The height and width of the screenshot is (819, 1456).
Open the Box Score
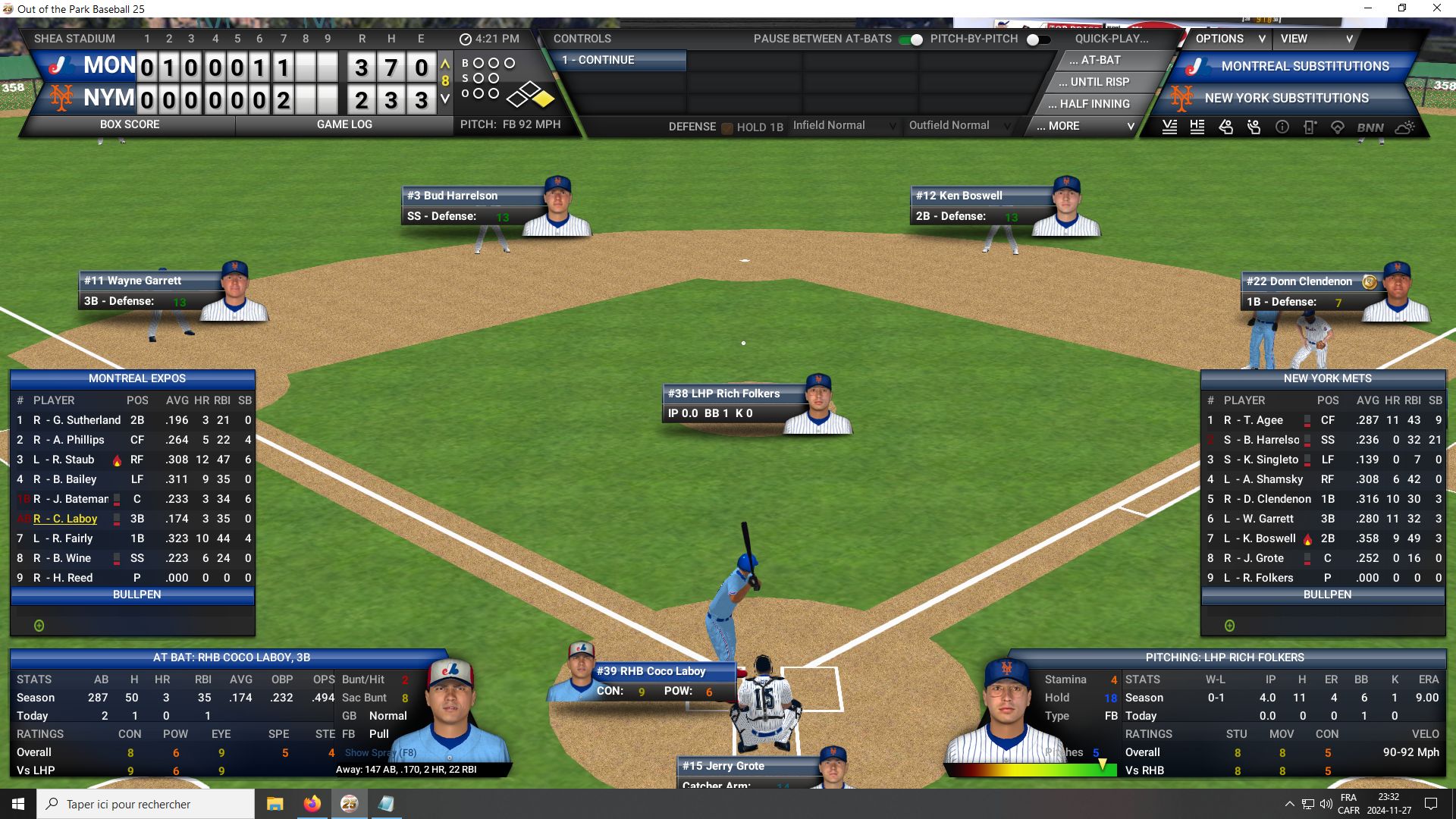tap(130, 124)
